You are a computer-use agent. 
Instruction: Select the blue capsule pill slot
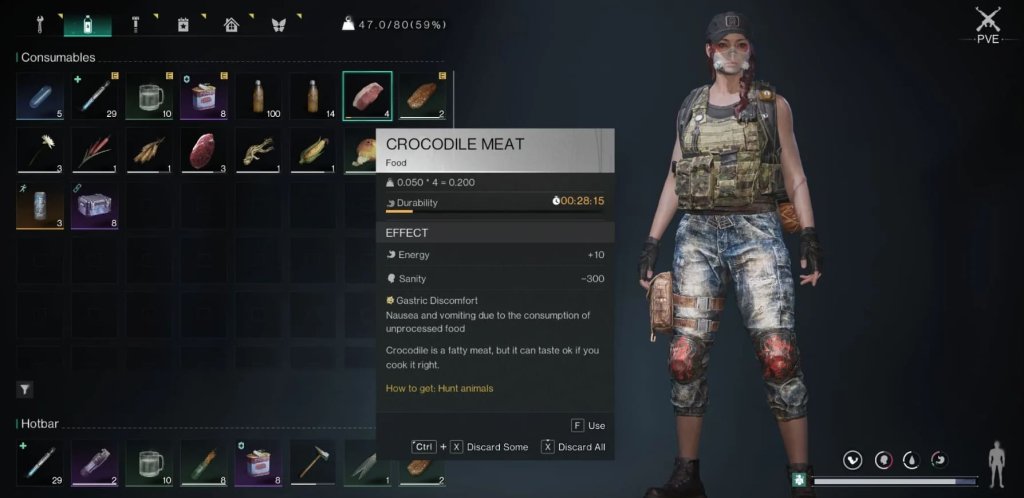click(x=40, y=96)
